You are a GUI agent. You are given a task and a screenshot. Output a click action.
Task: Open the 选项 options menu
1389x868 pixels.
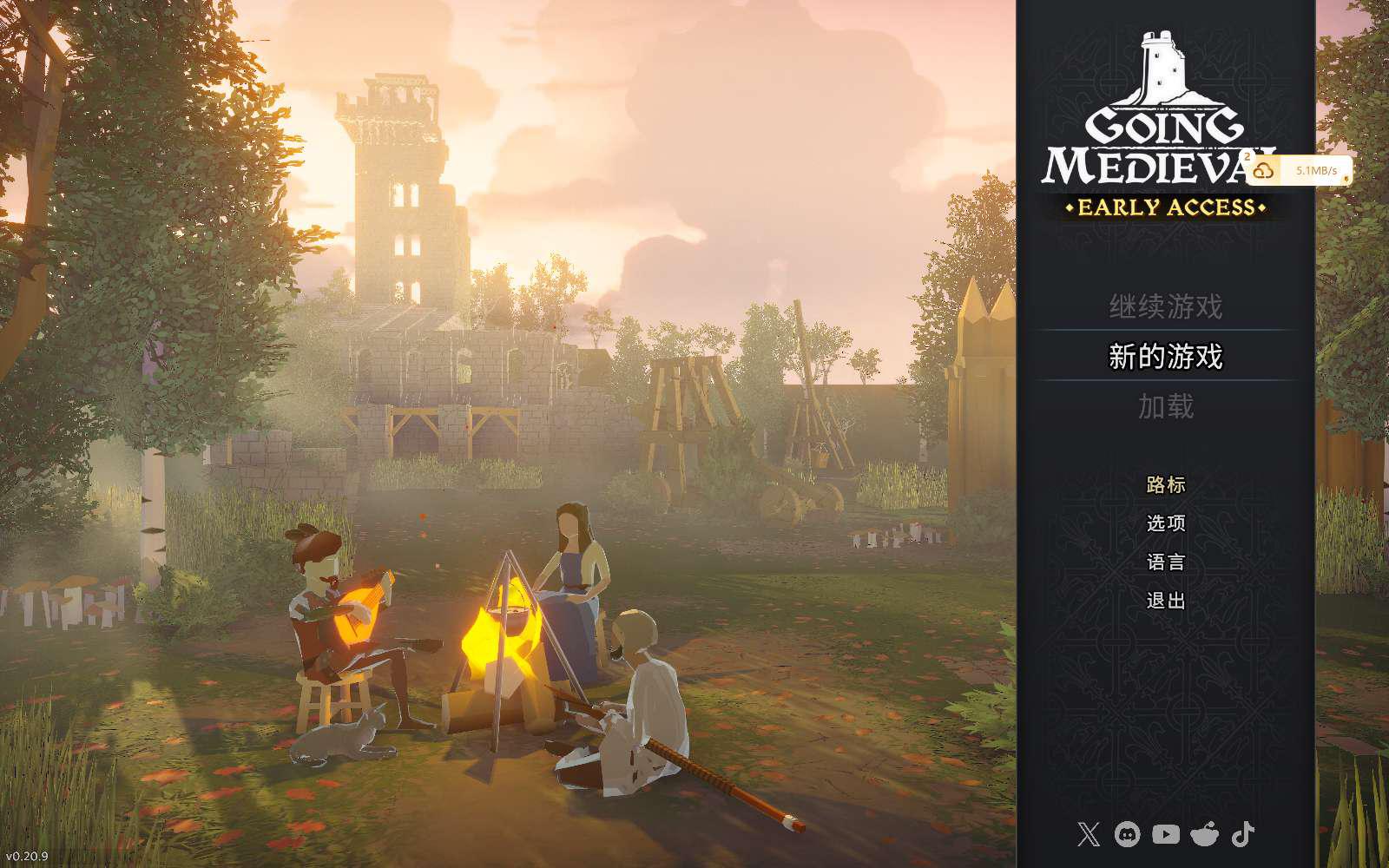click(x=1165, y=523)
